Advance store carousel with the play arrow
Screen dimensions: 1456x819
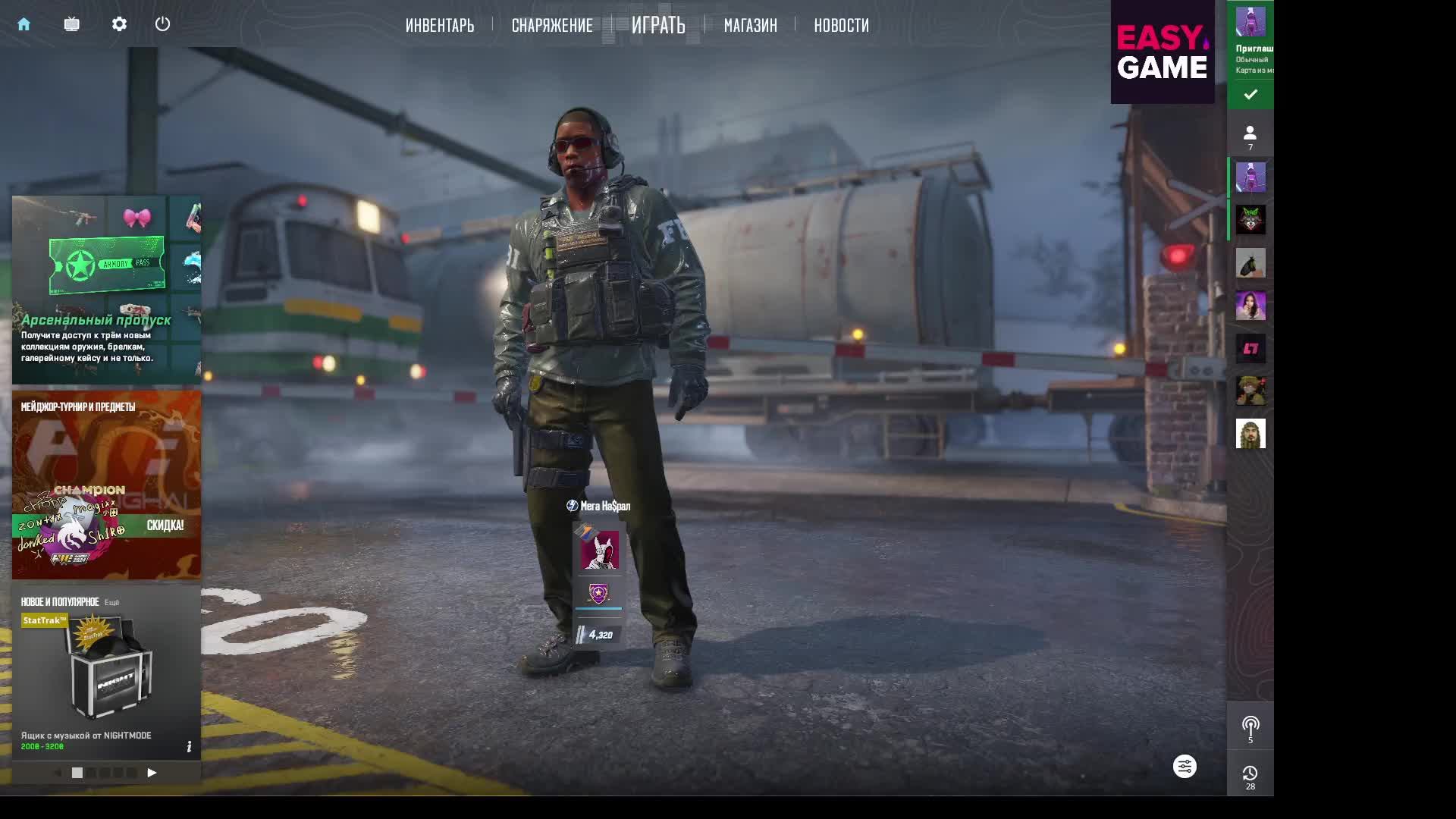pyautogui.click(x=152, y=773)
